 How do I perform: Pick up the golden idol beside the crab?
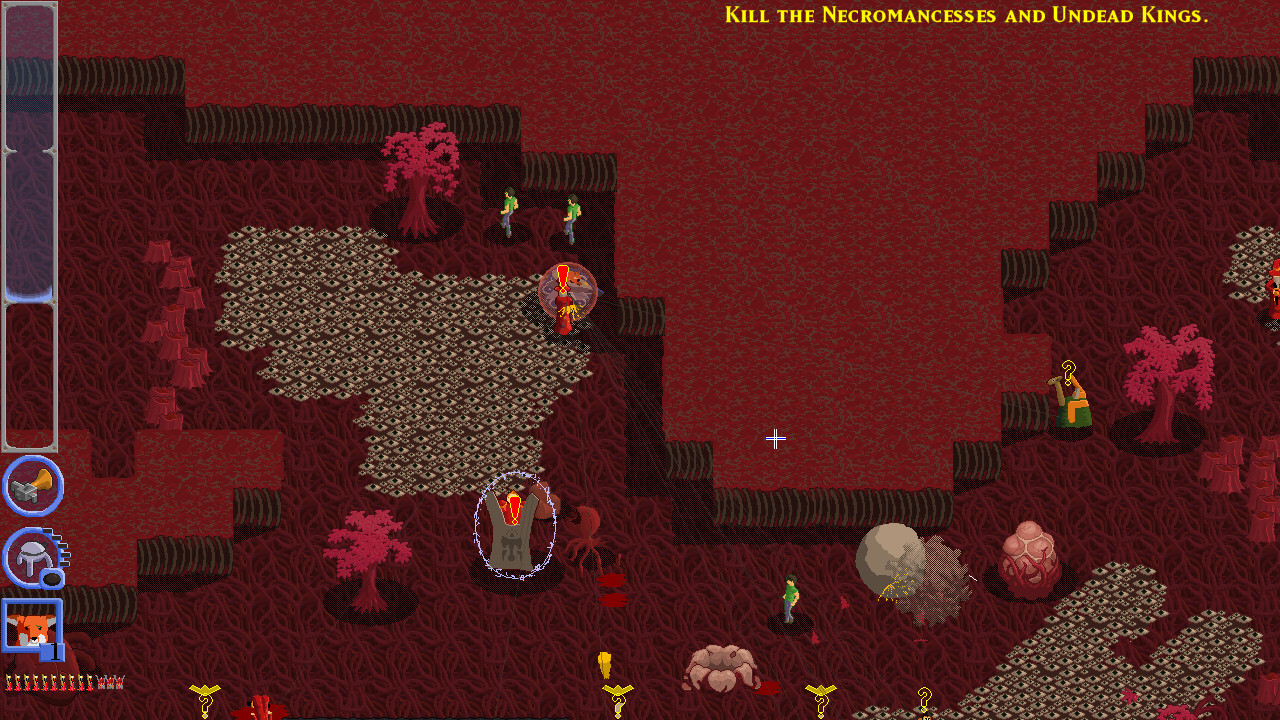pyautogui.click(x=604, y=662)
